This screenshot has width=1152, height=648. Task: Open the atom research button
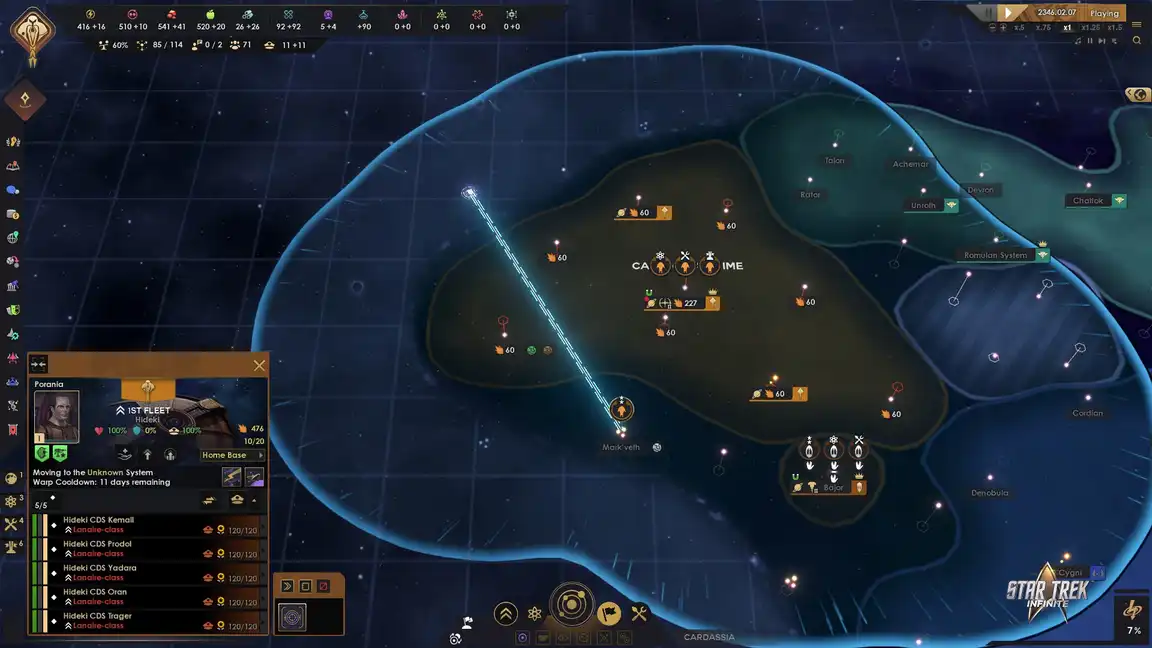[x=535, y=614]
